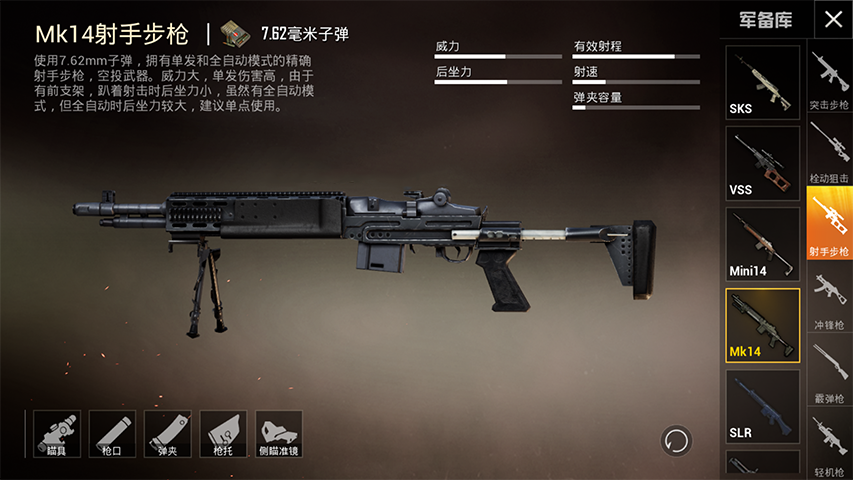The image size is (854, 480).
Task: Click the circular rotate weapon button
Action: tap(676, 440)
